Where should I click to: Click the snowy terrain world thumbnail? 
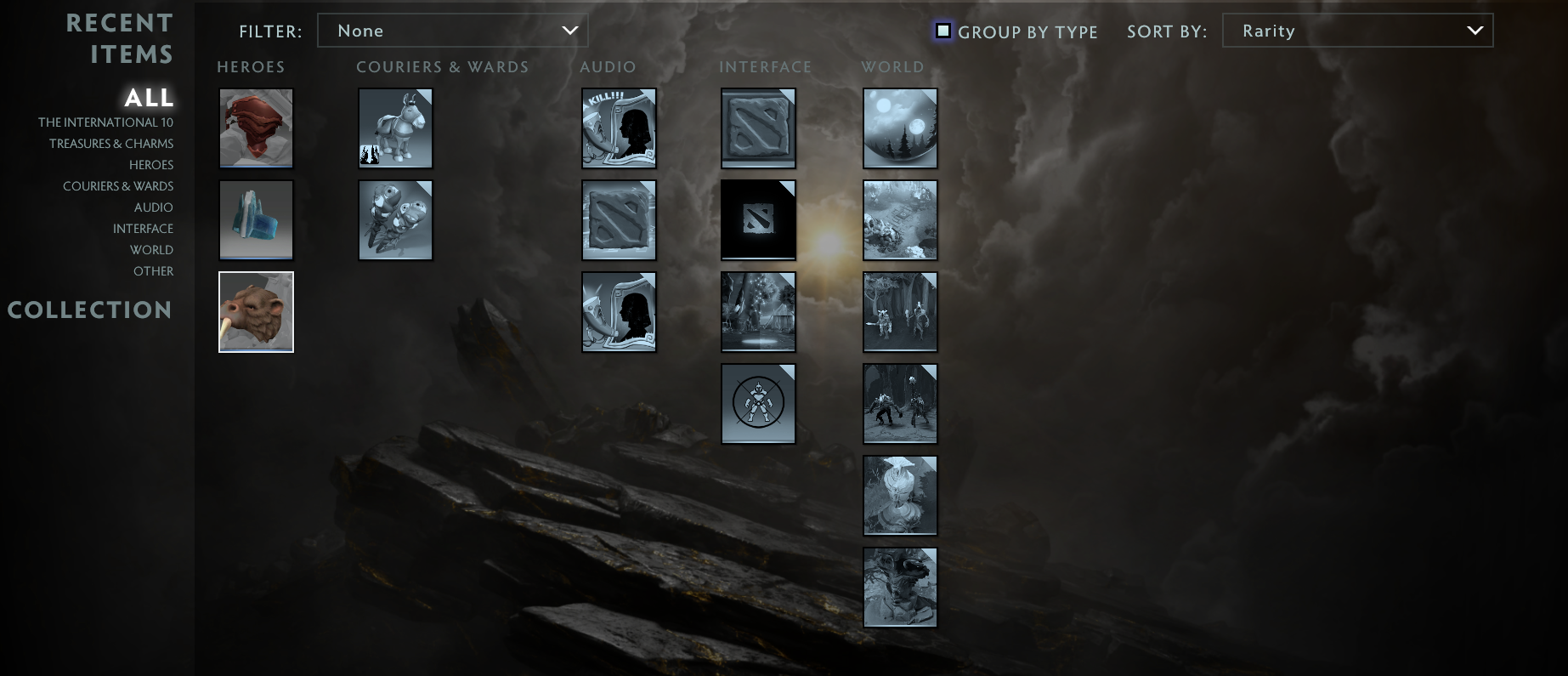(900, 219)
